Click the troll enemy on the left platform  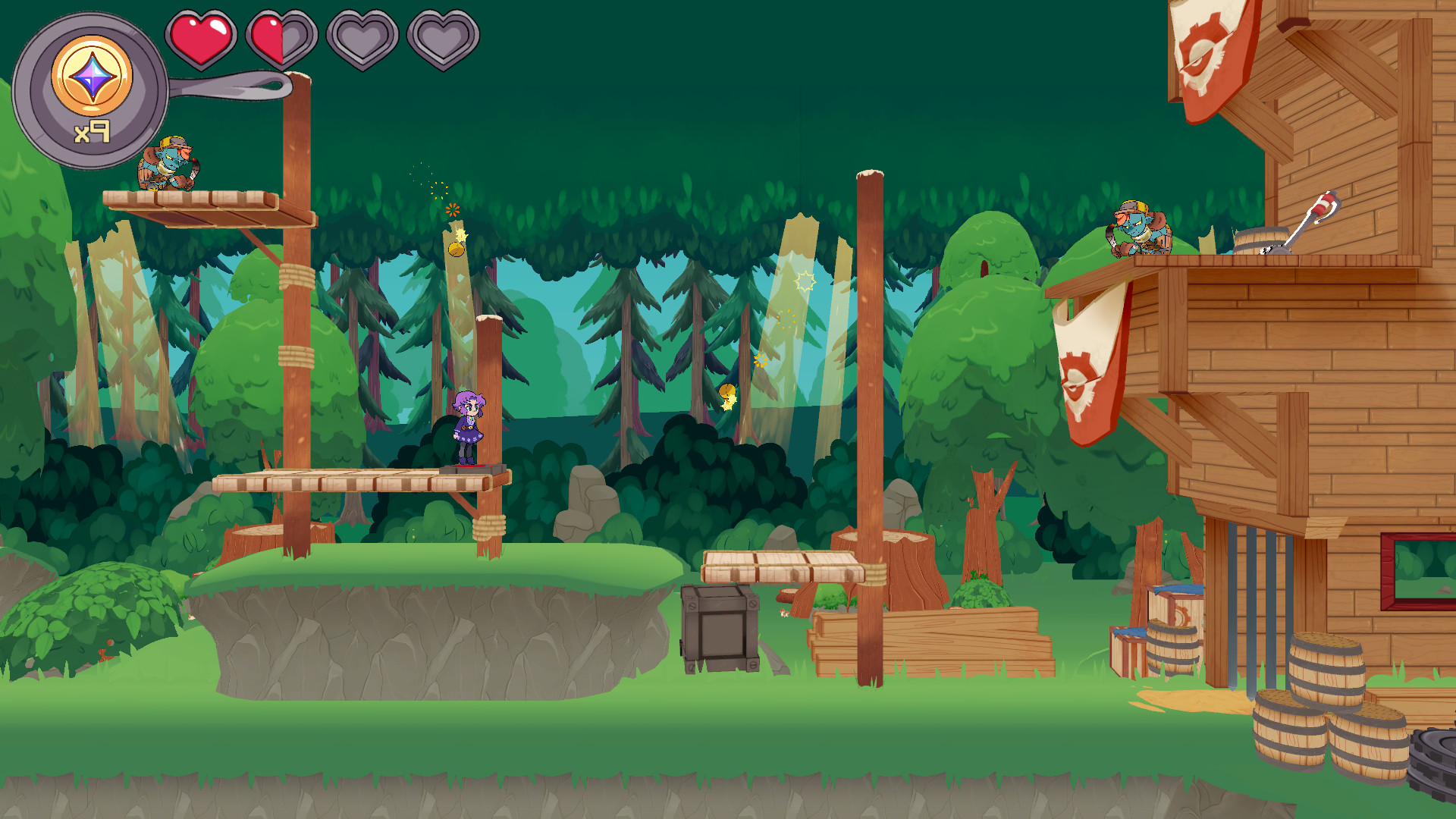coord(168,162)
